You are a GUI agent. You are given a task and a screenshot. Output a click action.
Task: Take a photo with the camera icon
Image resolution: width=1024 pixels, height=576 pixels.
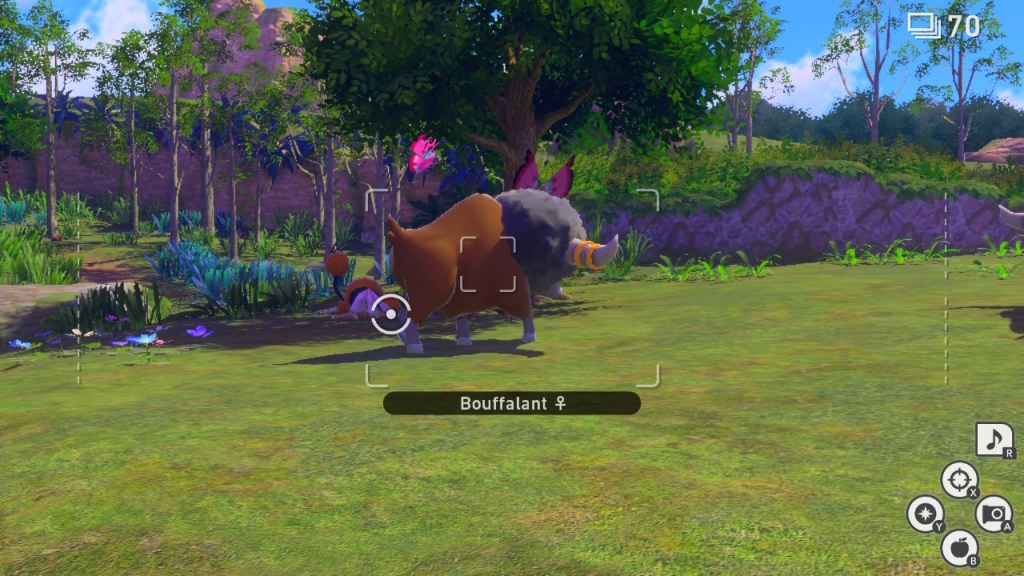pos(992,513)
